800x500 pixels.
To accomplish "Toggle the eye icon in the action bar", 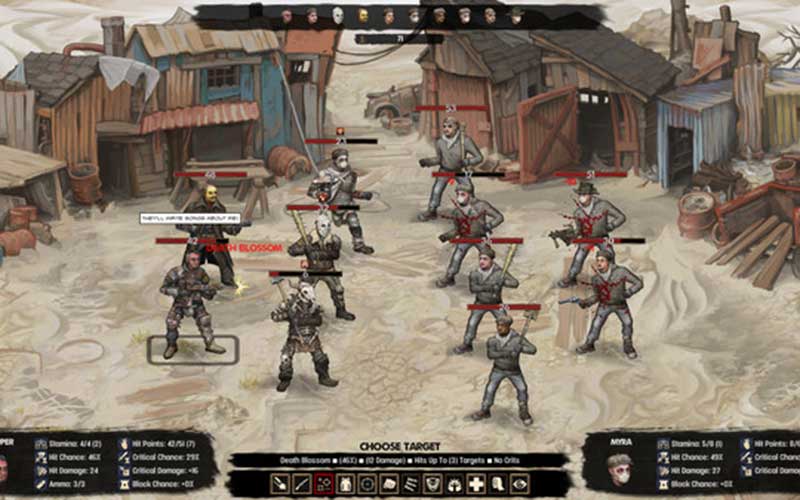I will pyautogui.click(x=519, y=484).
